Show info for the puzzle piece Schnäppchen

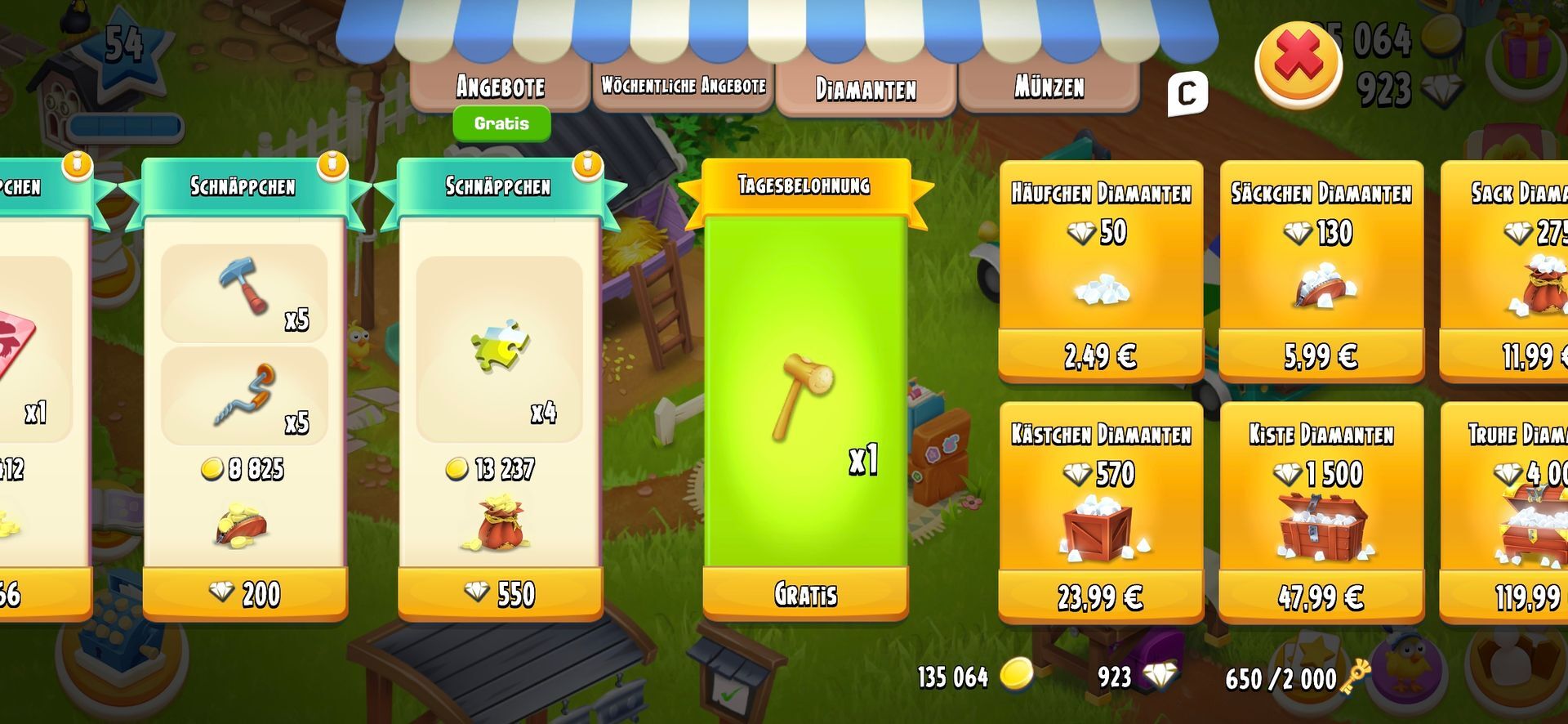[587, 165]
